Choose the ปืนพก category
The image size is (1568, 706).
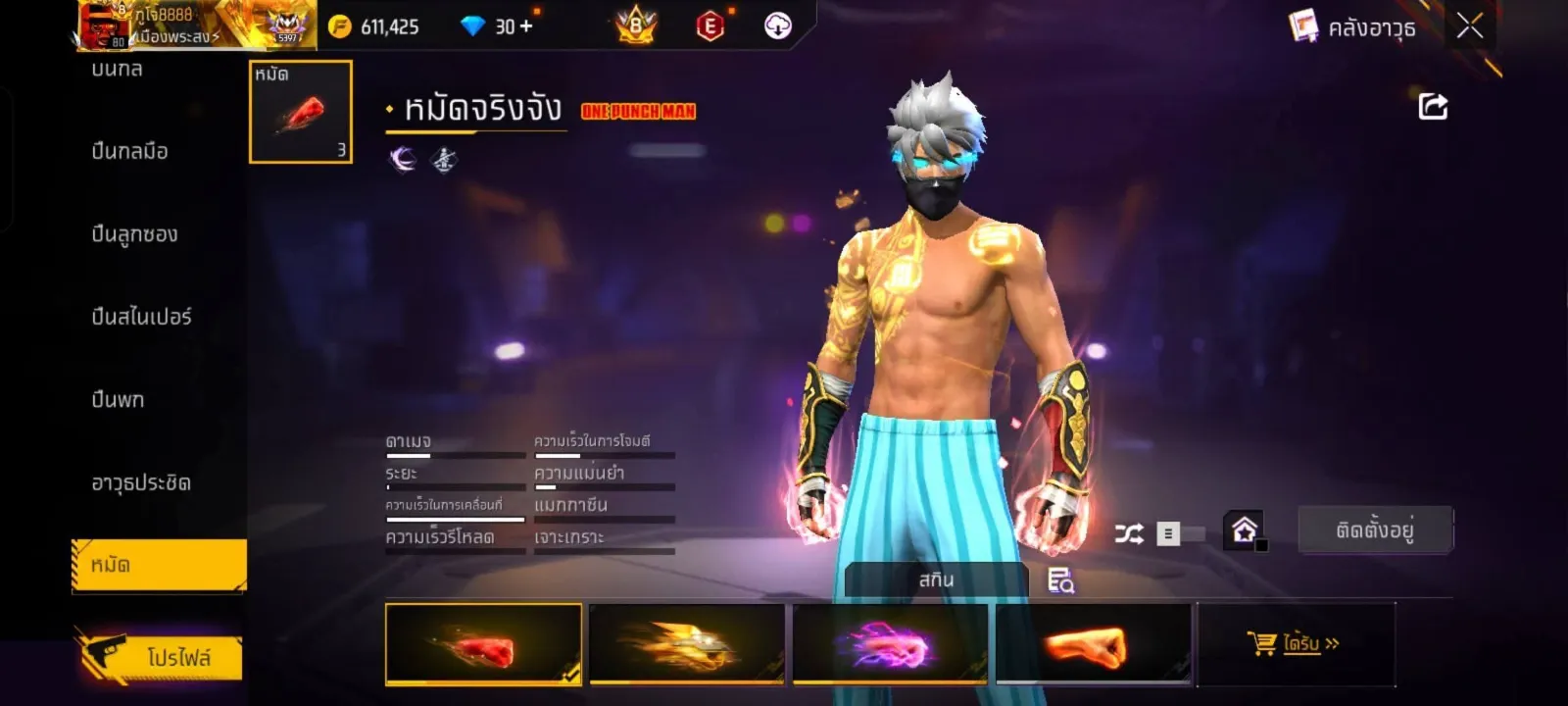click(118, 400)
